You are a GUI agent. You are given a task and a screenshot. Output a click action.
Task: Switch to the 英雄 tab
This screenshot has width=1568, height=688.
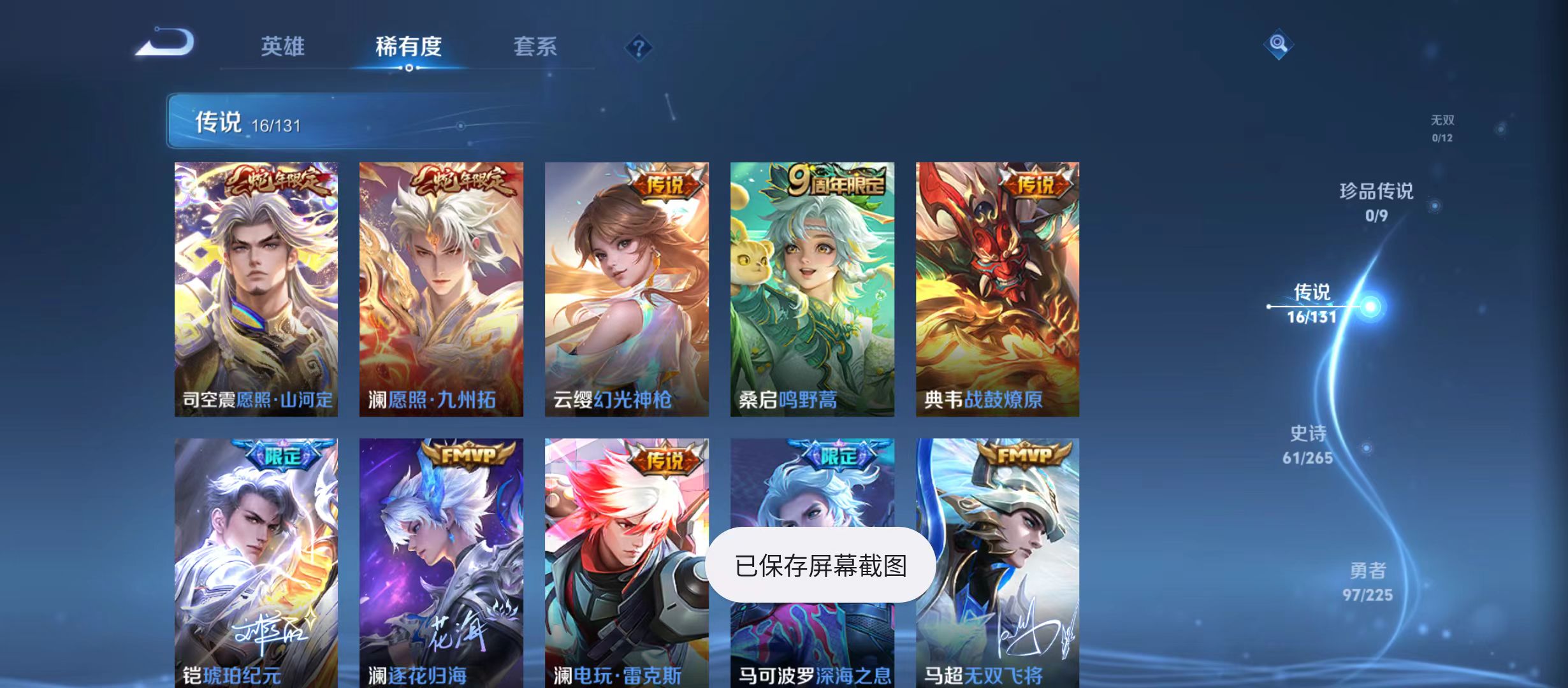coord(284,46)
